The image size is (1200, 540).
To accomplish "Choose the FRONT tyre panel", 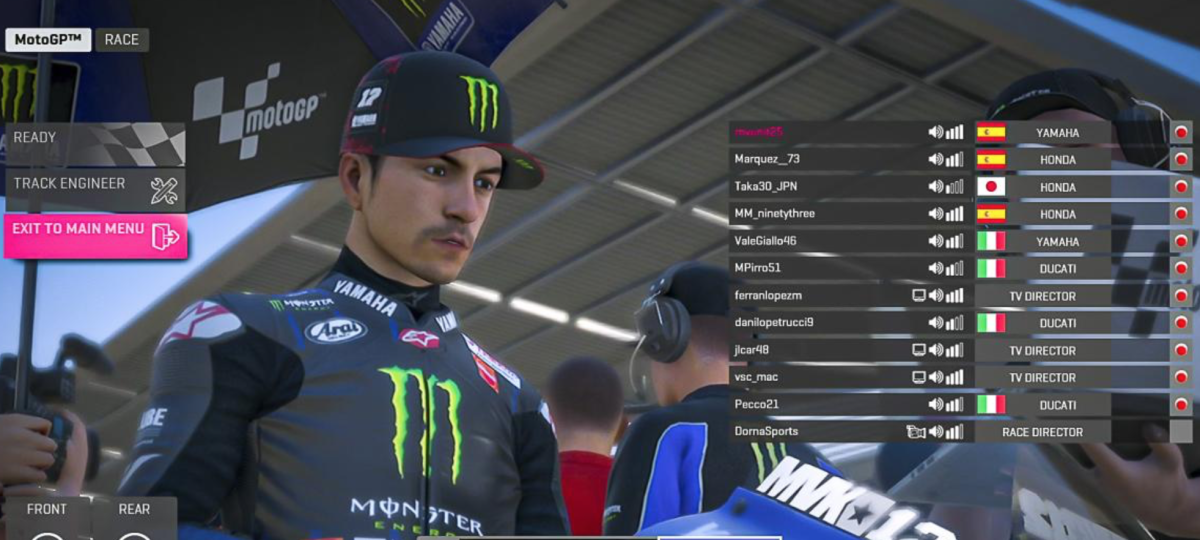I will point(47,510).
